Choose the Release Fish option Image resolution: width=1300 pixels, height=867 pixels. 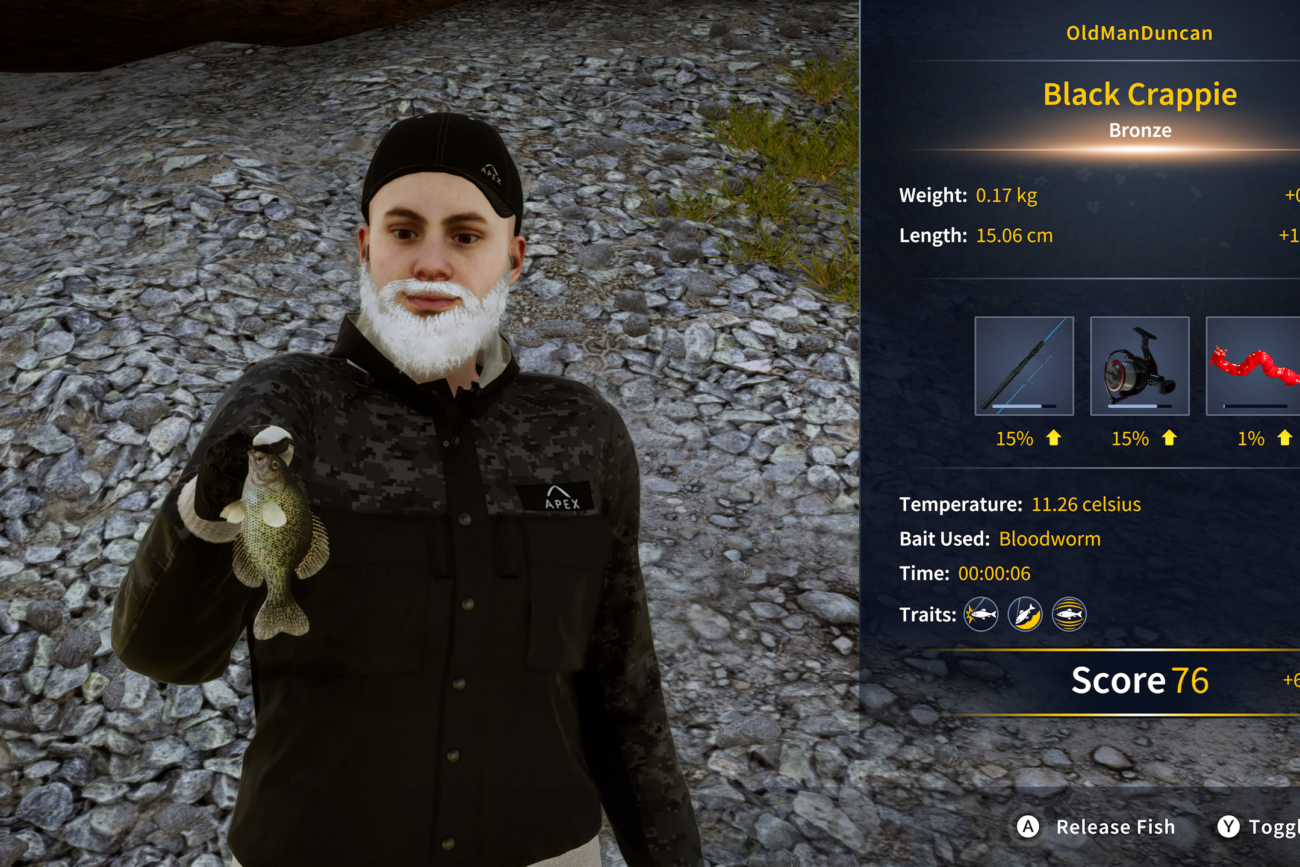point(1097,827)
